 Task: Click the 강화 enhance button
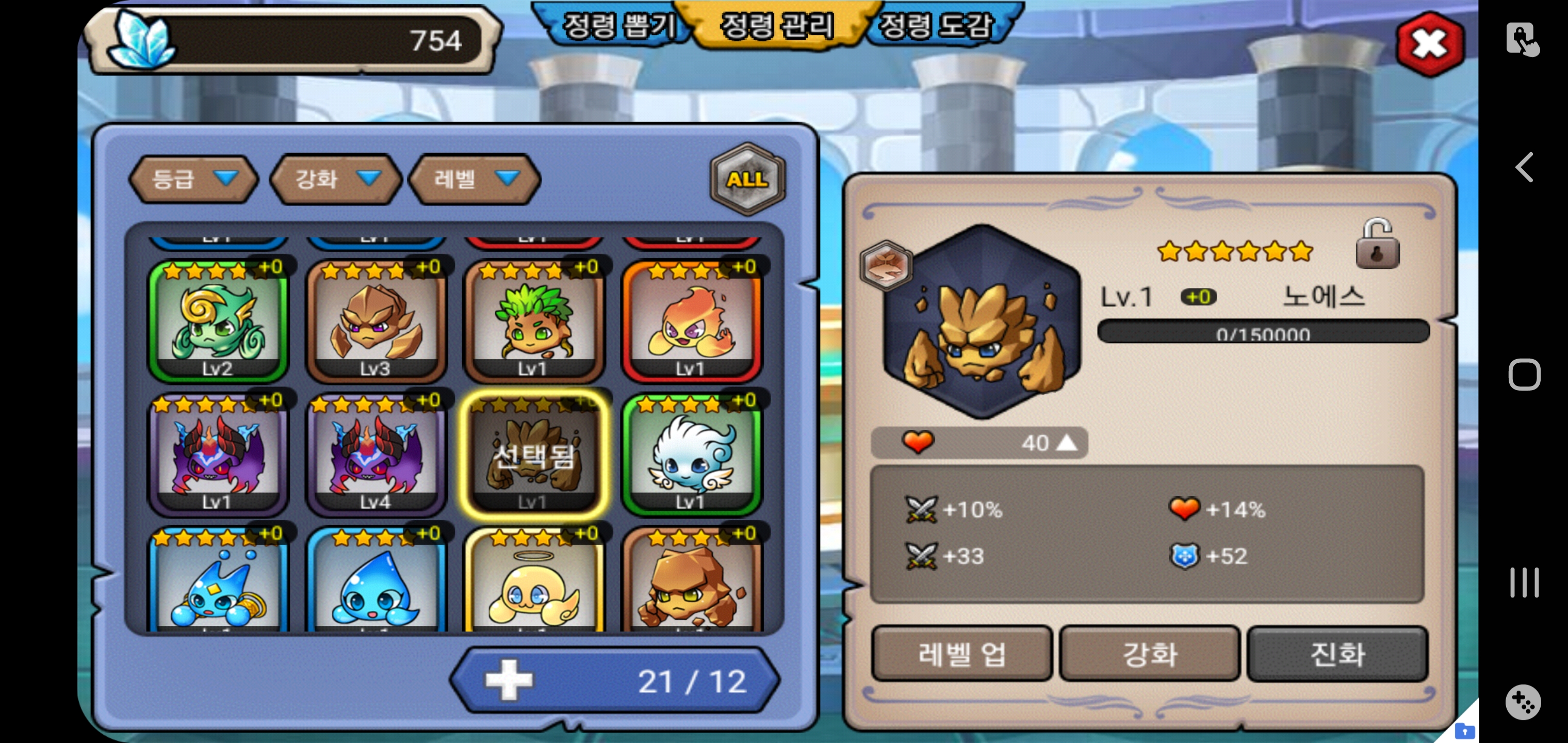1149,654
